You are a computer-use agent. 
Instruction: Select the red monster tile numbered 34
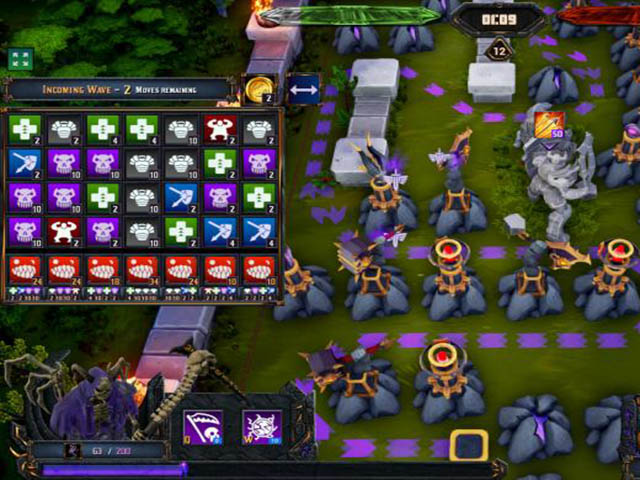pos(141,270)
